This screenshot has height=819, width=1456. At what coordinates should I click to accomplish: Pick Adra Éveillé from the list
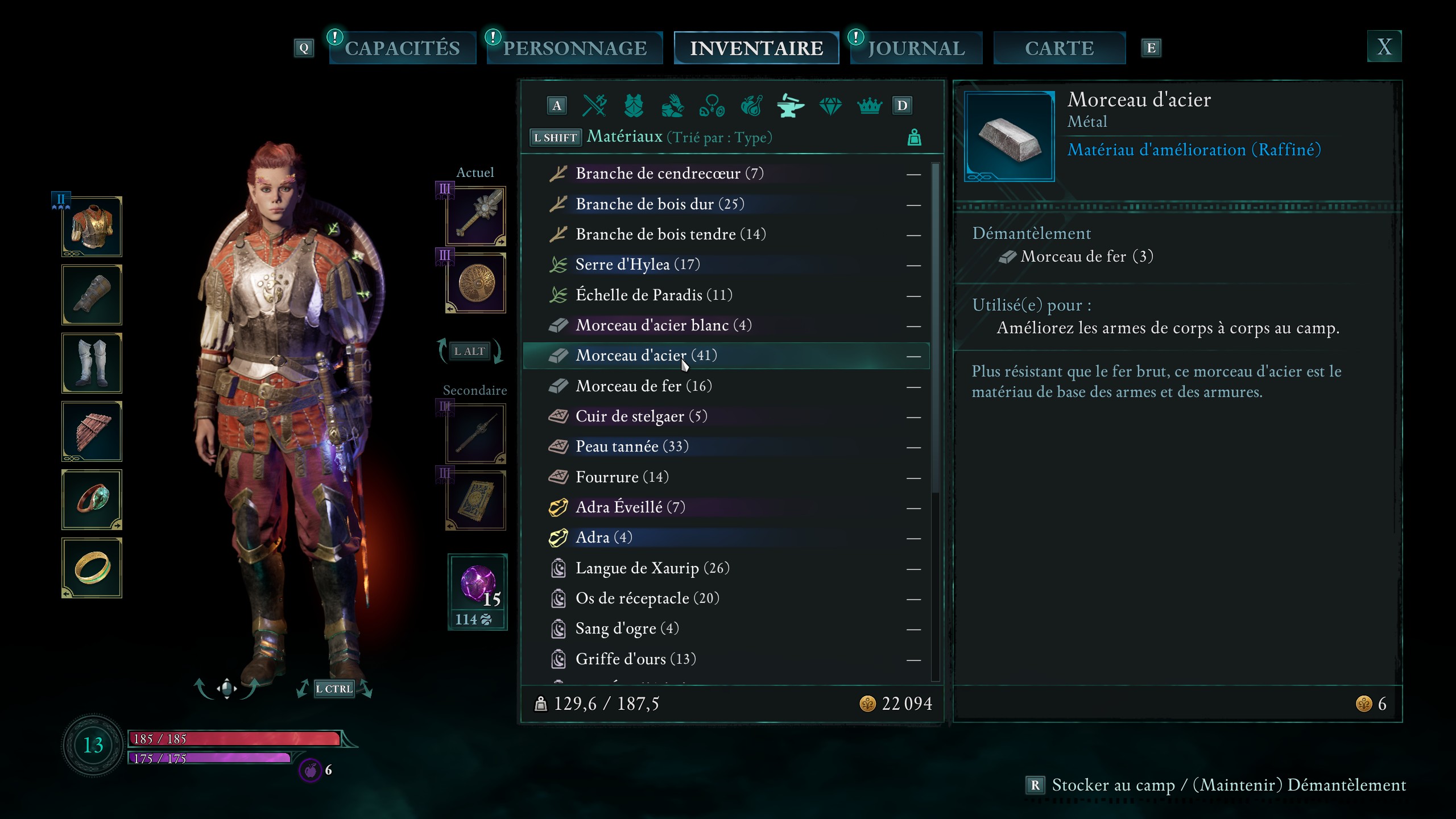coord(630,507)
